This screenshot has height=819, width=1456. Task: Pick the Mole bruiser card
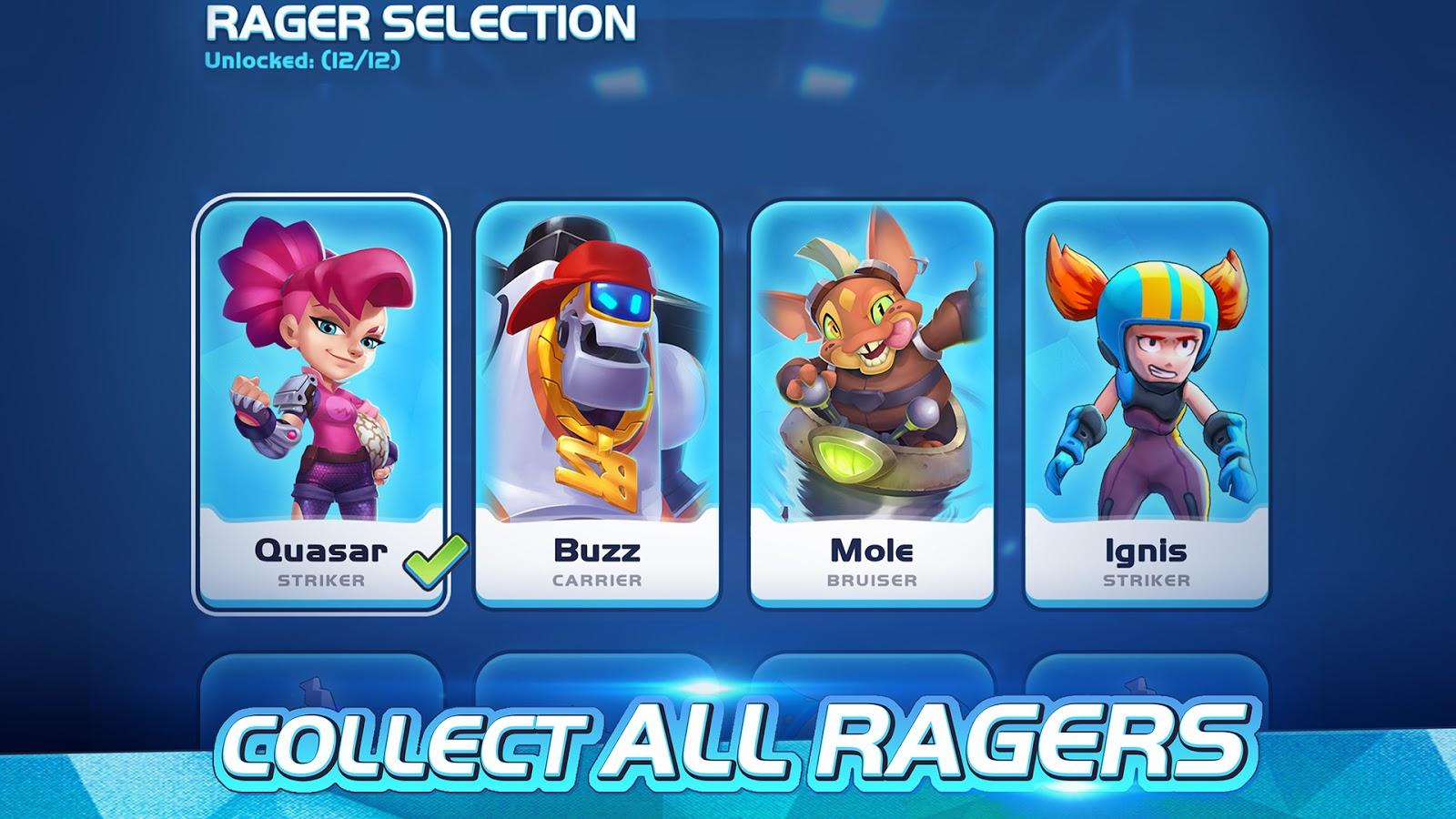coord(872,403)
